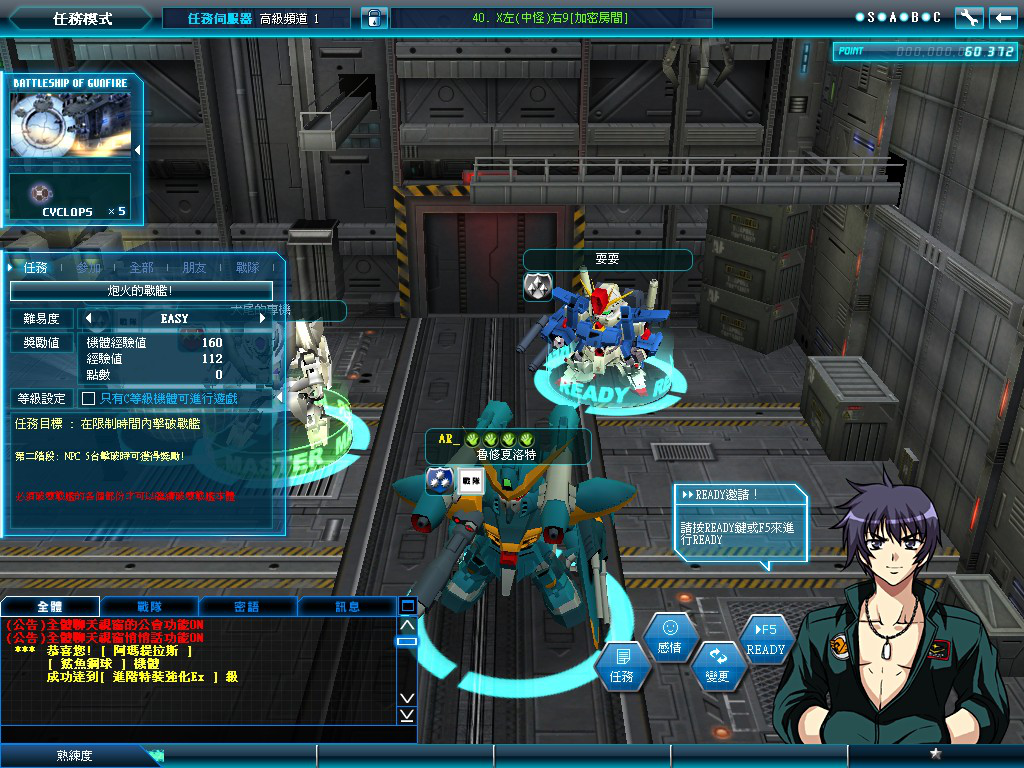Click the F5 READY hexagon button
The width and height of the screenshot is (1024, 768).
pyautogui.click(x=766, y=640)
